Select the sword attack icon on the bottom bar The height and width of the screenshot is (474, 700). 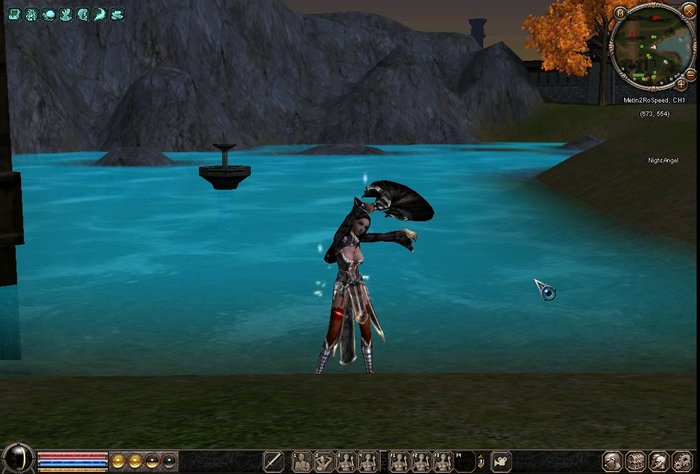(x=273, y=462)
